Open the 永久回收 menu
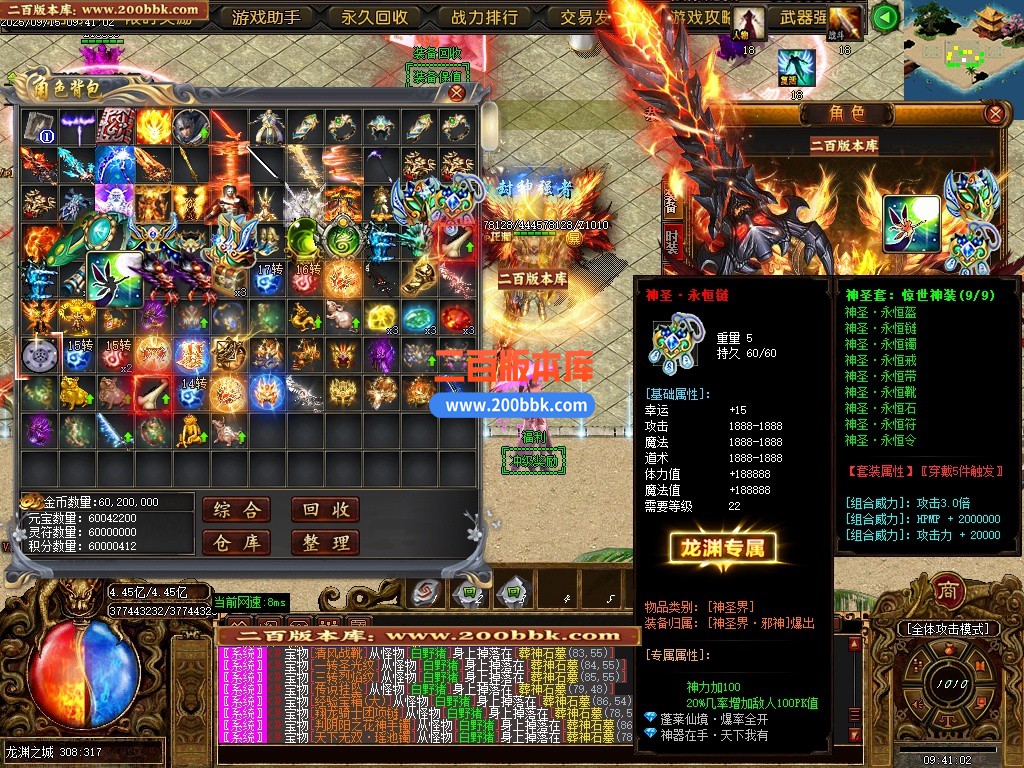This screenshot has width=1024, height=768. (375, 17)
